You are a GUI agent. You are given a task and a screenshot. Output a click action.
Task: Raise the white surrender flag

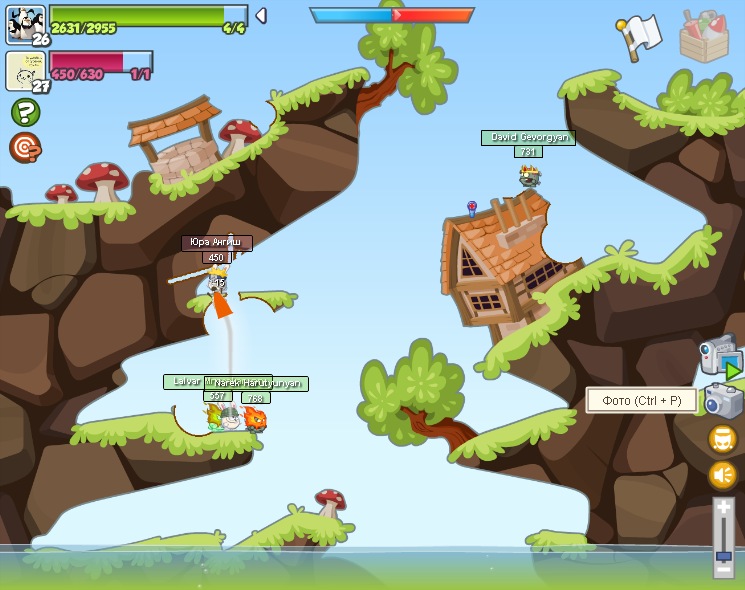coord(639,36)
